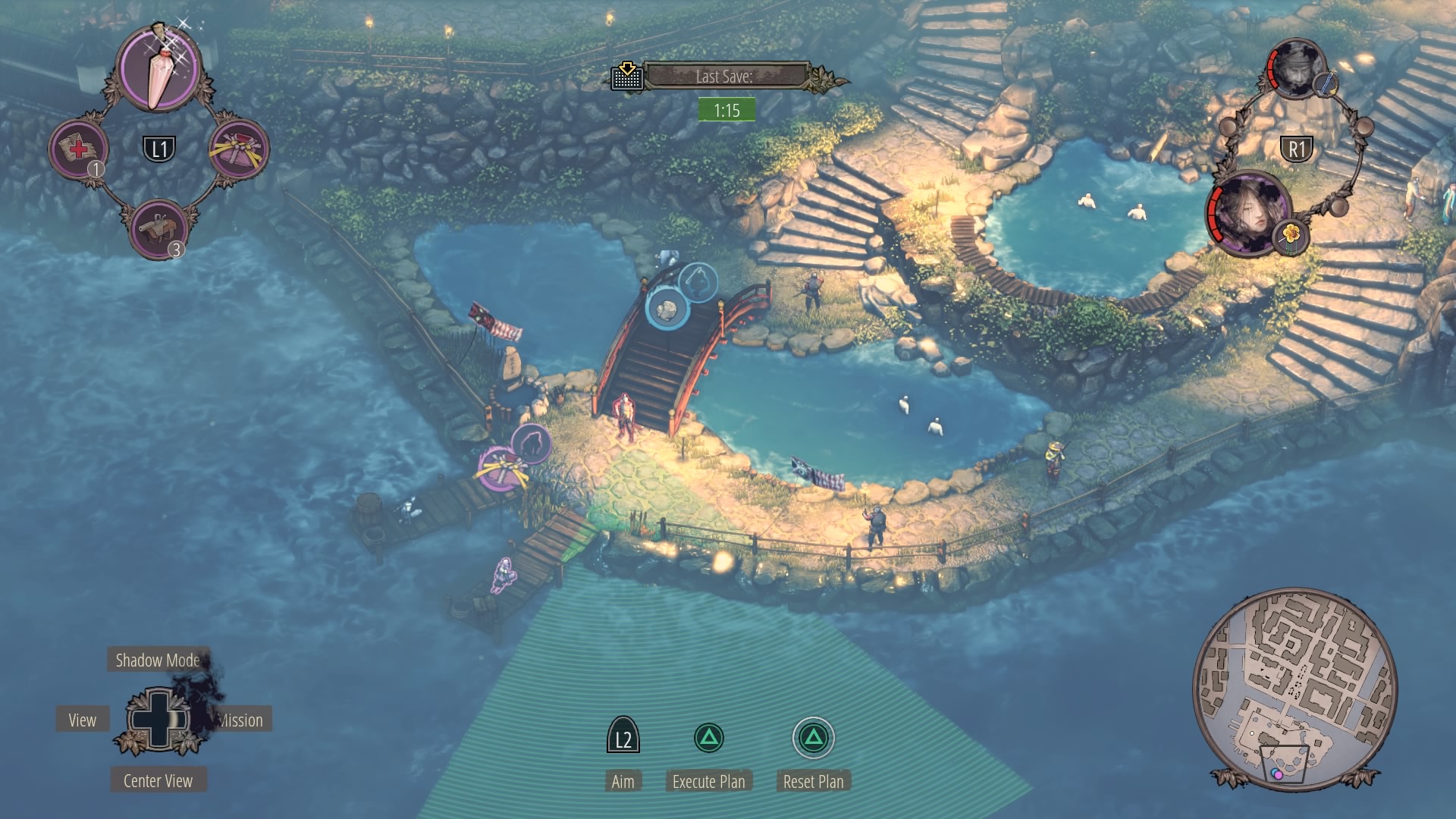Toggle the Shadow Mode label
Screen dimensions: 1456x819
(x=157, y=661)
